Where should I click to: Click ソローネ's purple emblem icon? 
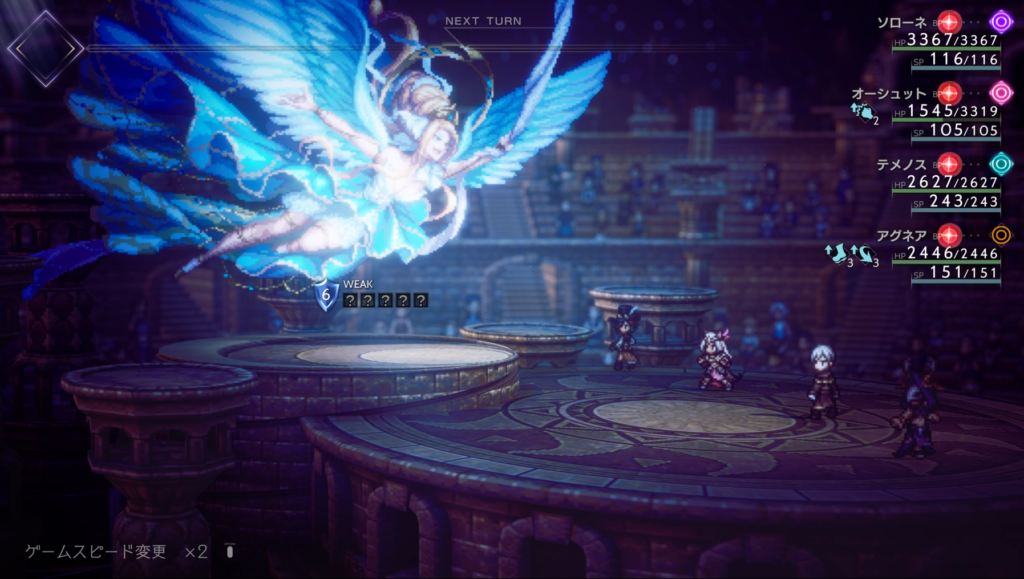click(1000, 21)
